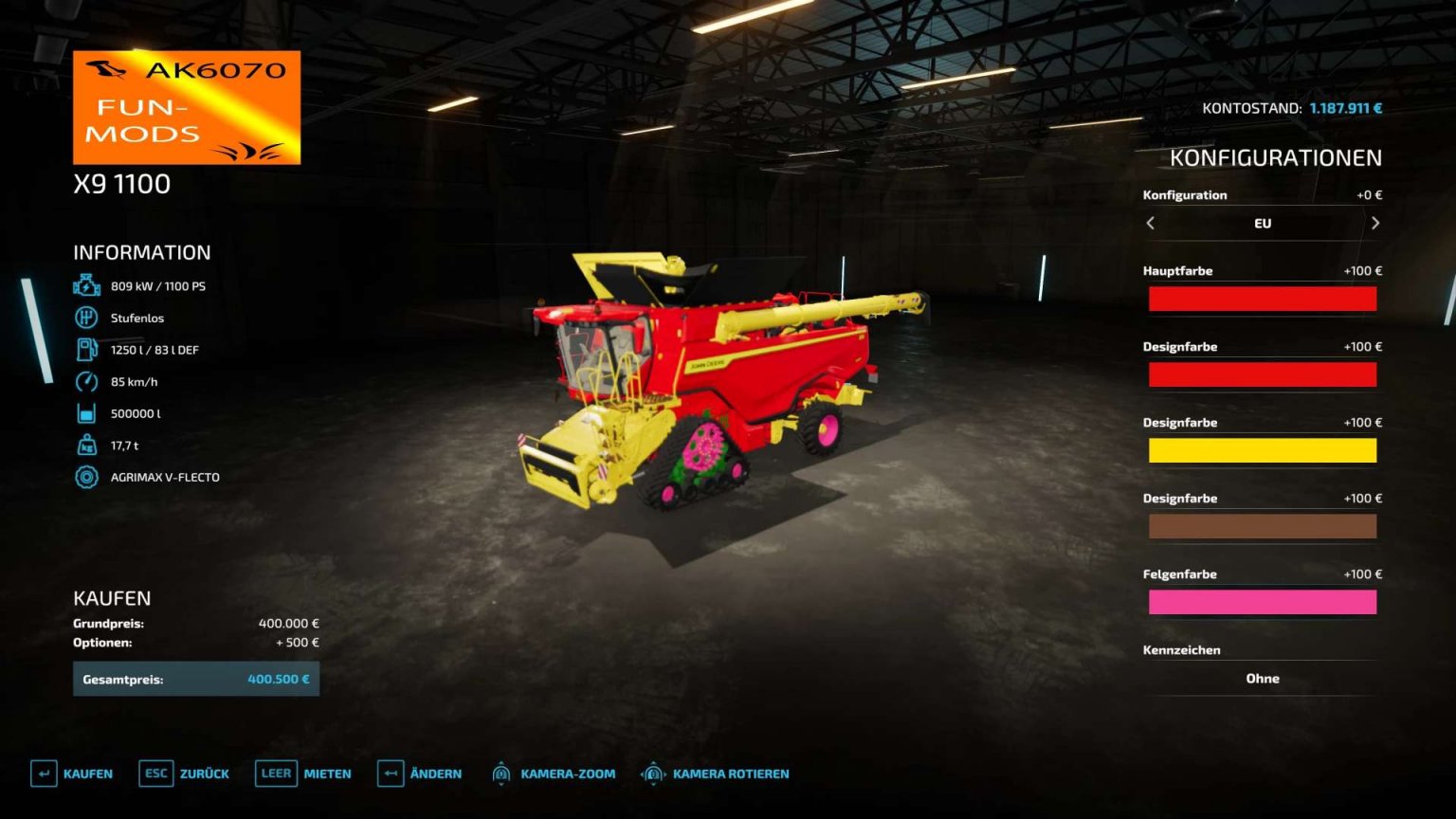This screenshot has height=819, width=1456.
Task: Click the right arrow to change Konfiguration
Action: click(x=1375, y=224)
